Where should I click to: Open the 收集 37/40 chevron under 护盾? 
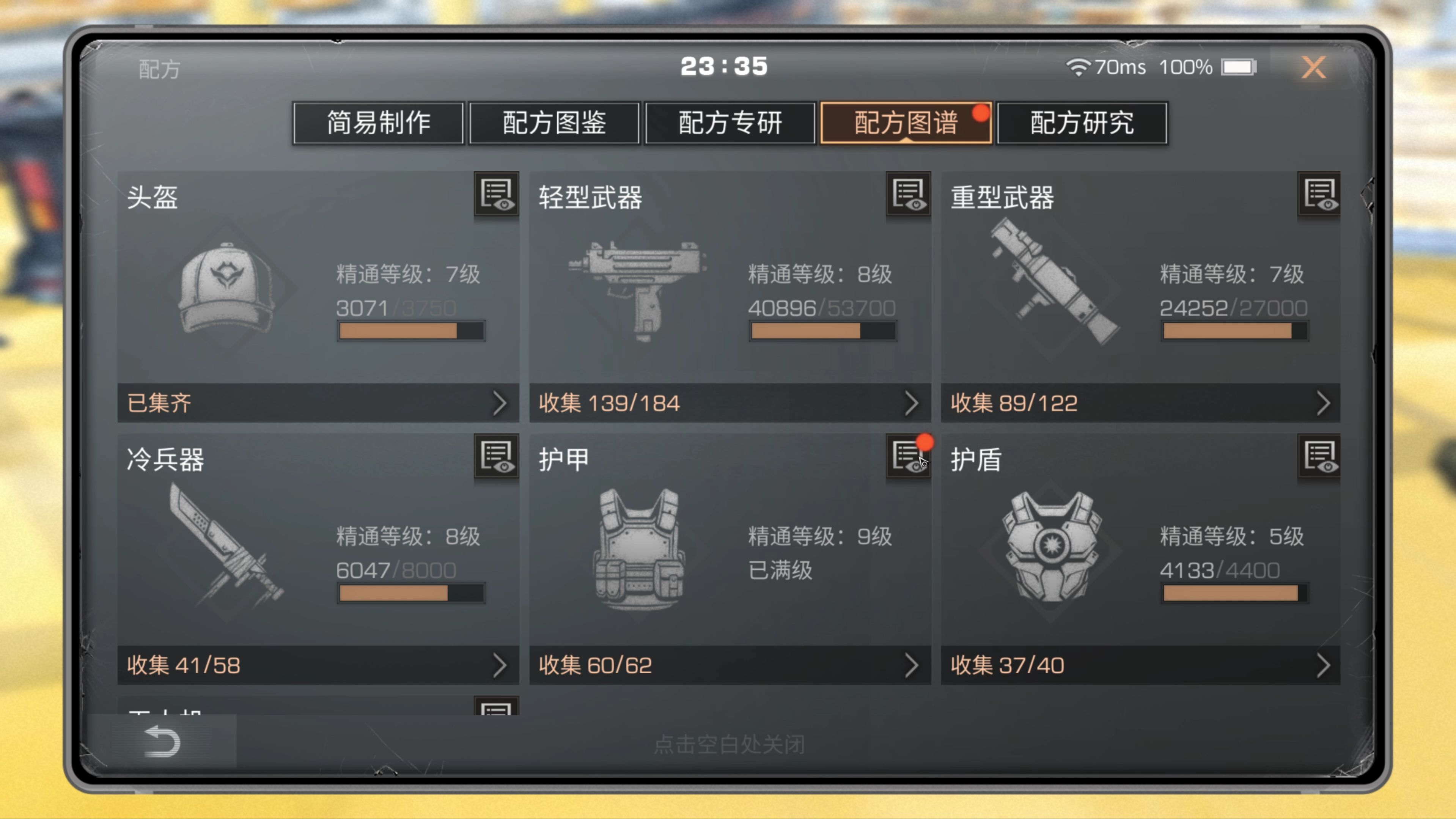1325,665
